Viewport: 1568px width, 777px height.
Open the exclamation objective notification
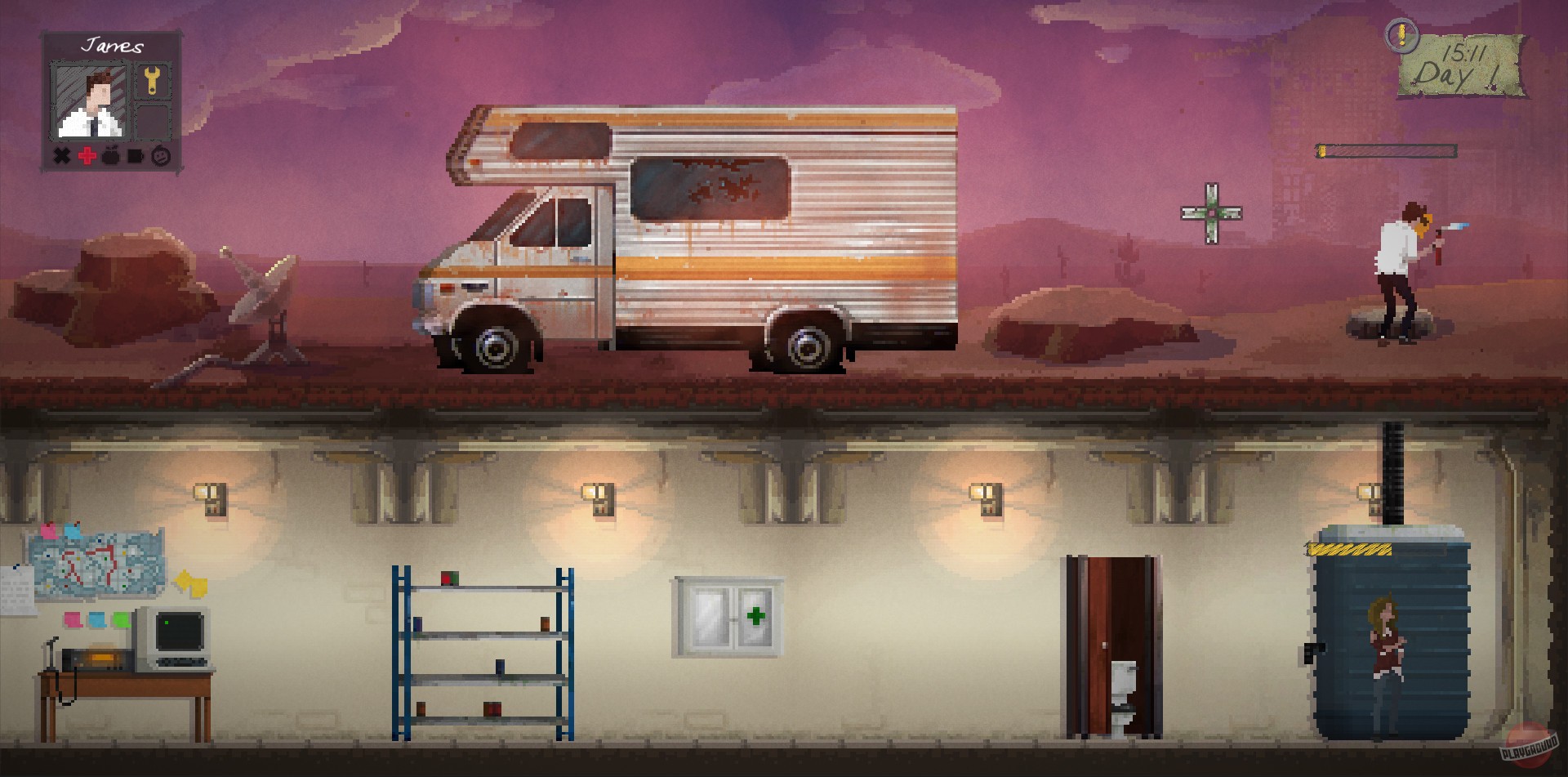pyautogui.click(x=1402, y=36)
